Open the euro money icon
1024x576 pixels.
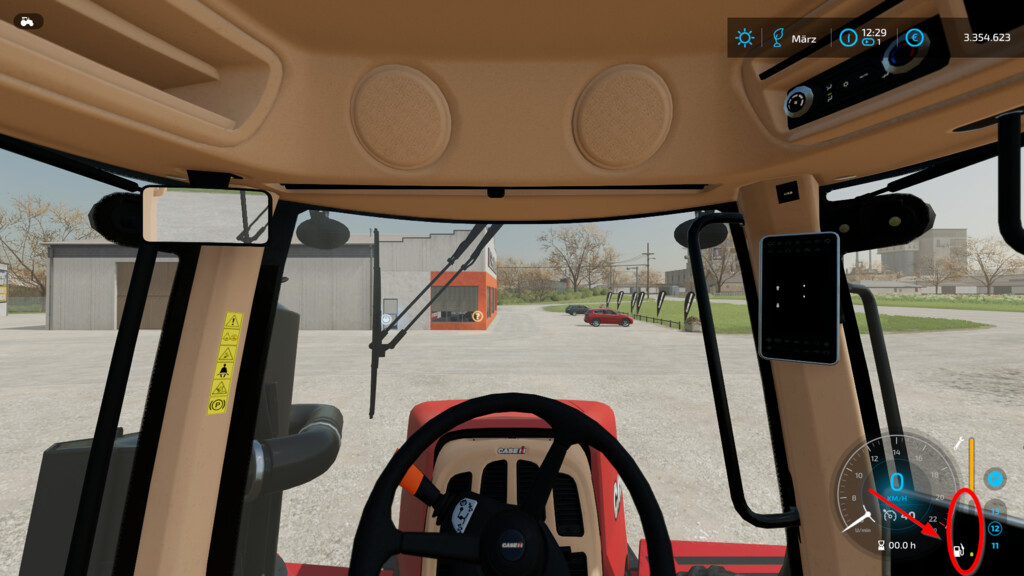[914, 38]
